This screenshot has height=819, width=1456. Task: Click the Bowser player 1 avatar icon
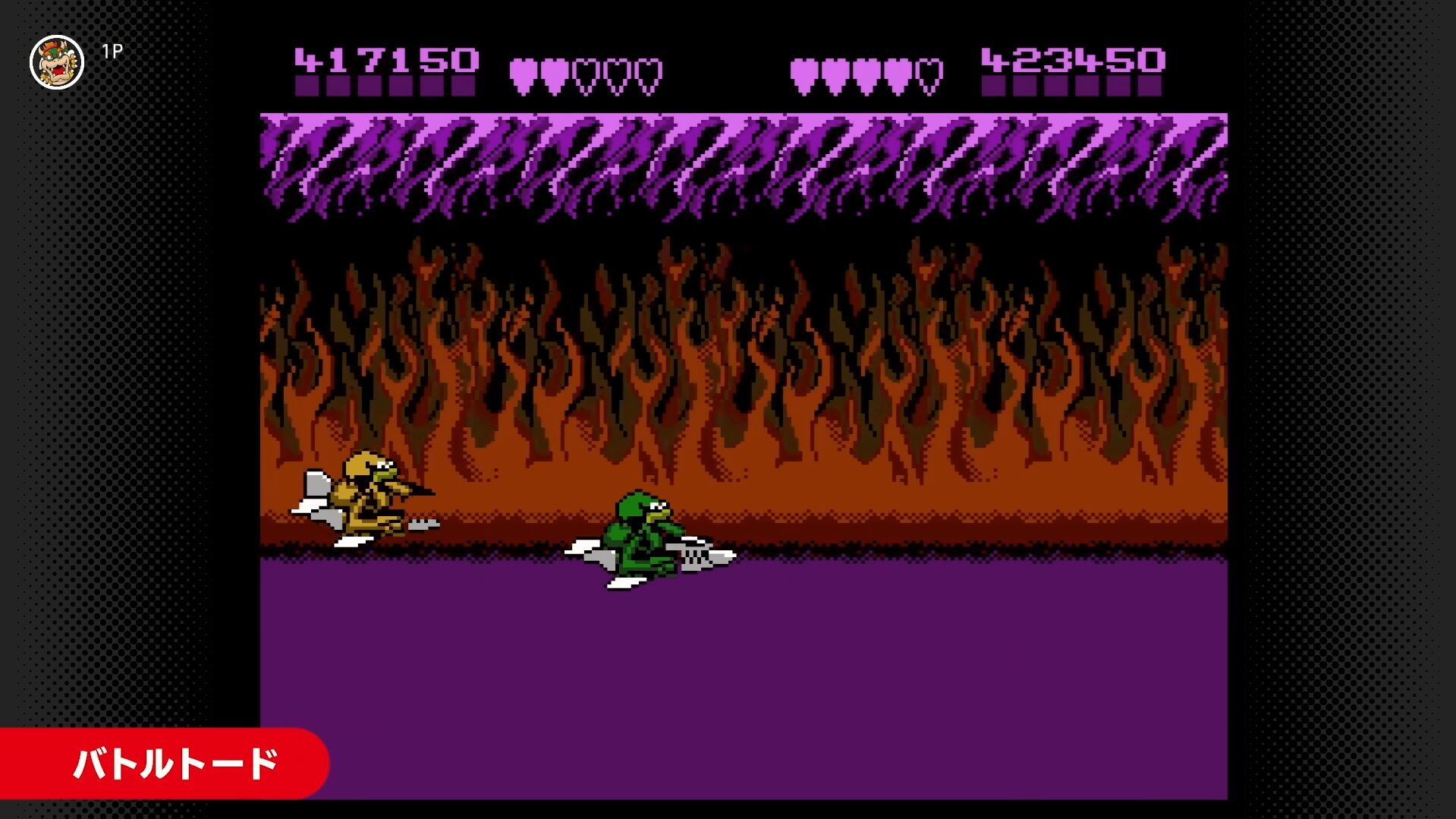tap(57, 62)
